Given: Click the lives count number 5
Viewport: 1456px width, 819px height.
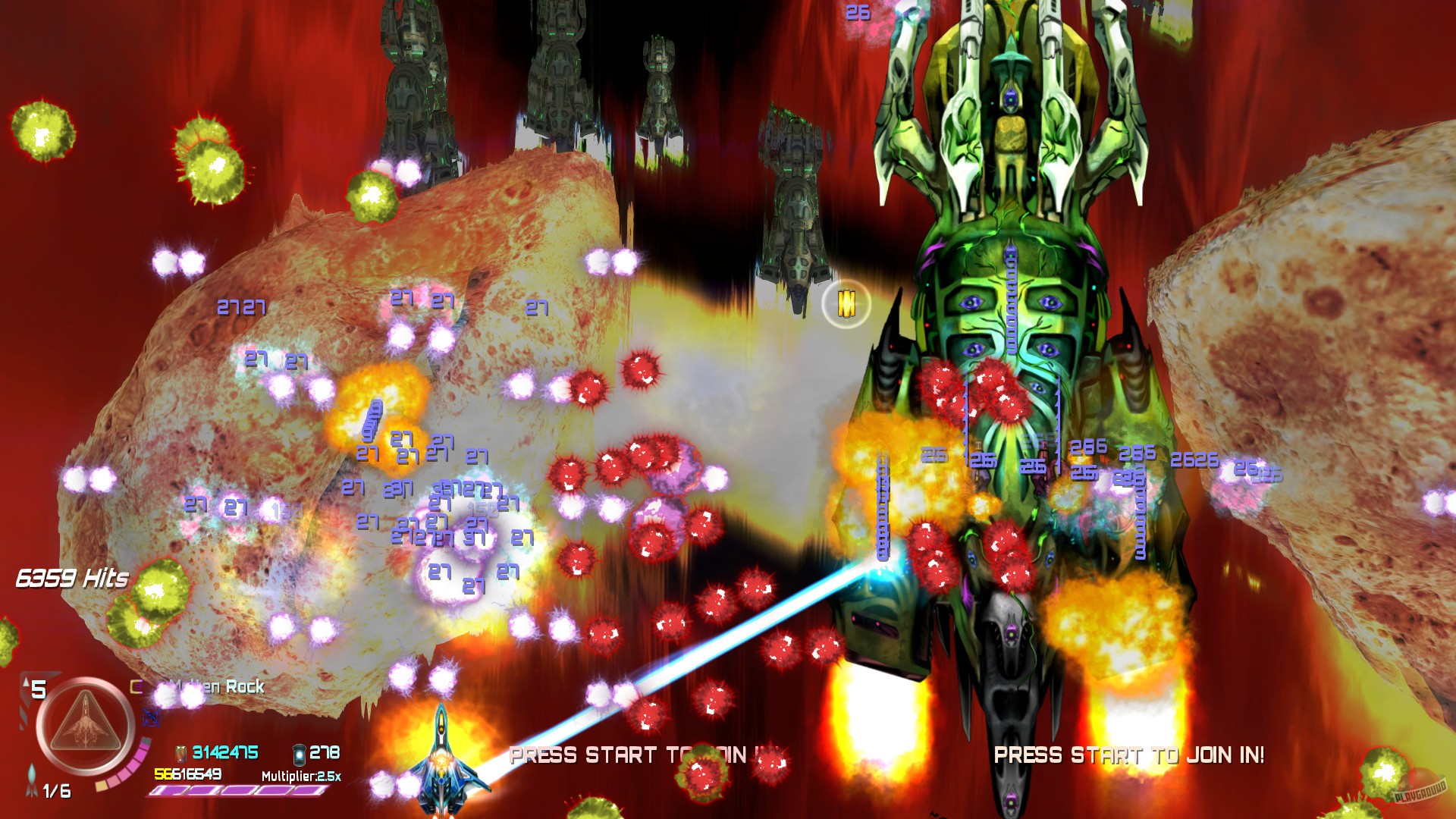Looking at the screenshot, I should 39,688.
